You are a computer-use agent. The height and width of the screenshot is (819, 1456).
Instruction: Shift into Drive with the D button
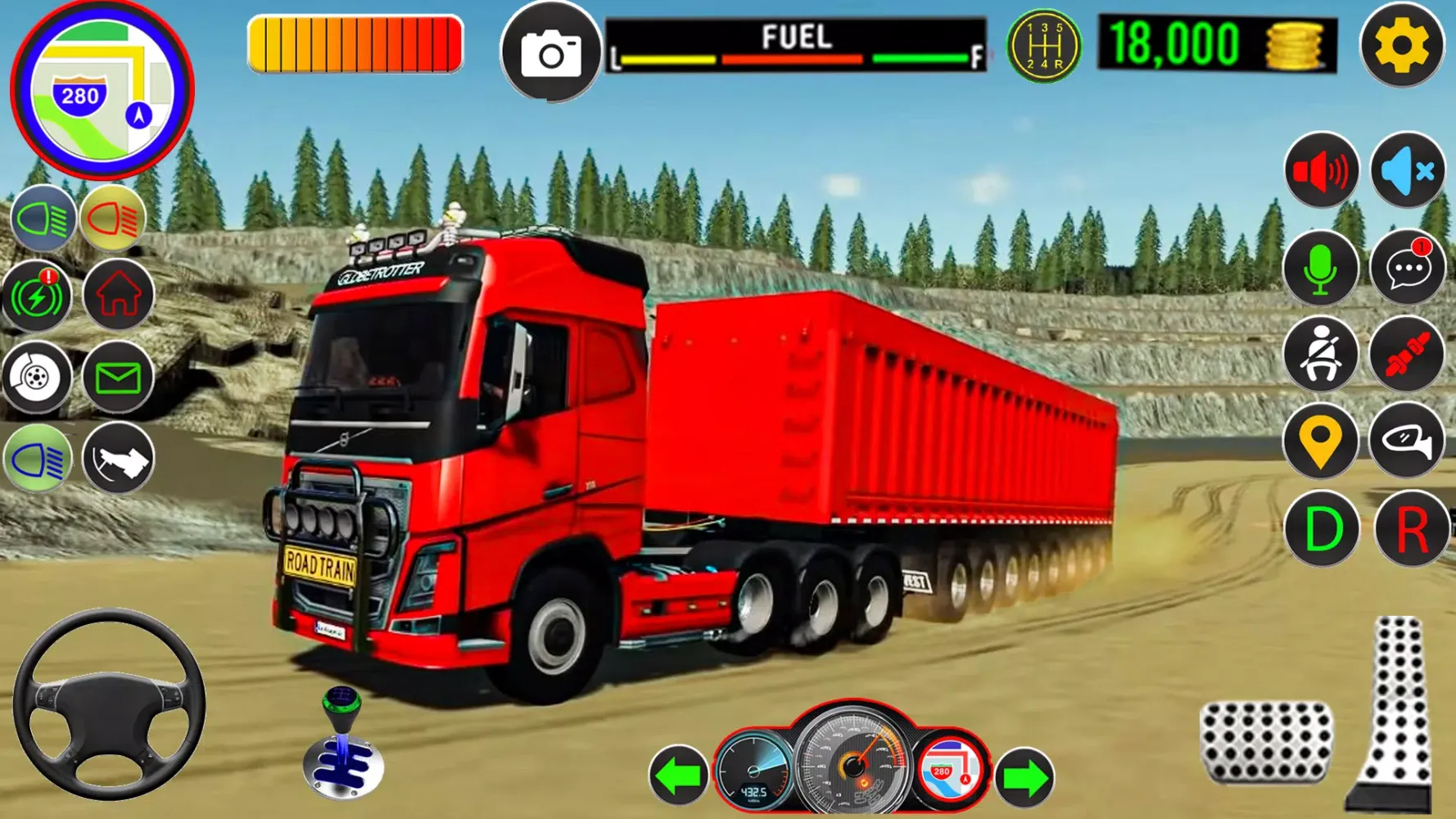coord(1321,529)
